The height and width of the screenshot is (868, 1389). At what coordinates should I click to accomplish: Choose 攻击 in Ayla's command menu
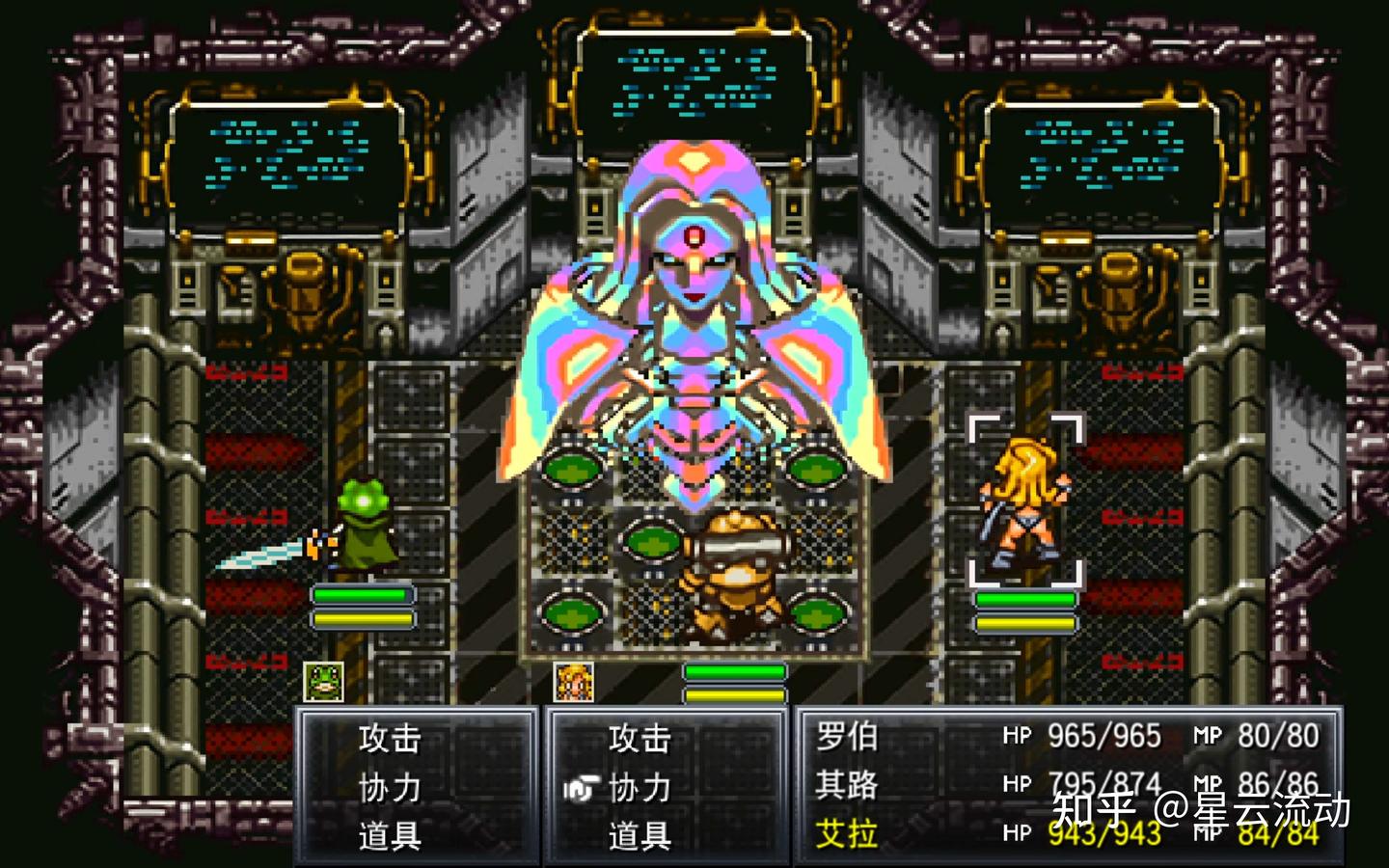click(x=639, y=739)
